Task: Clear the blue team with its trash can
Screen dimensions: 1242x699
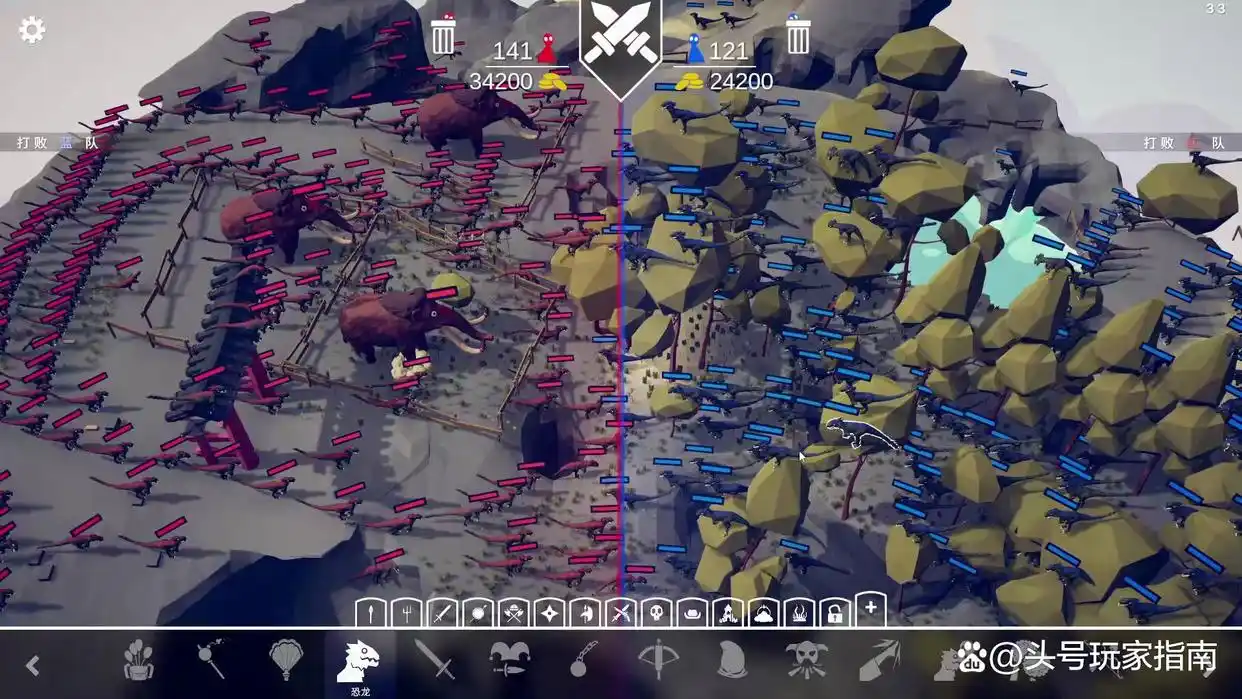Action: point(797,36)
